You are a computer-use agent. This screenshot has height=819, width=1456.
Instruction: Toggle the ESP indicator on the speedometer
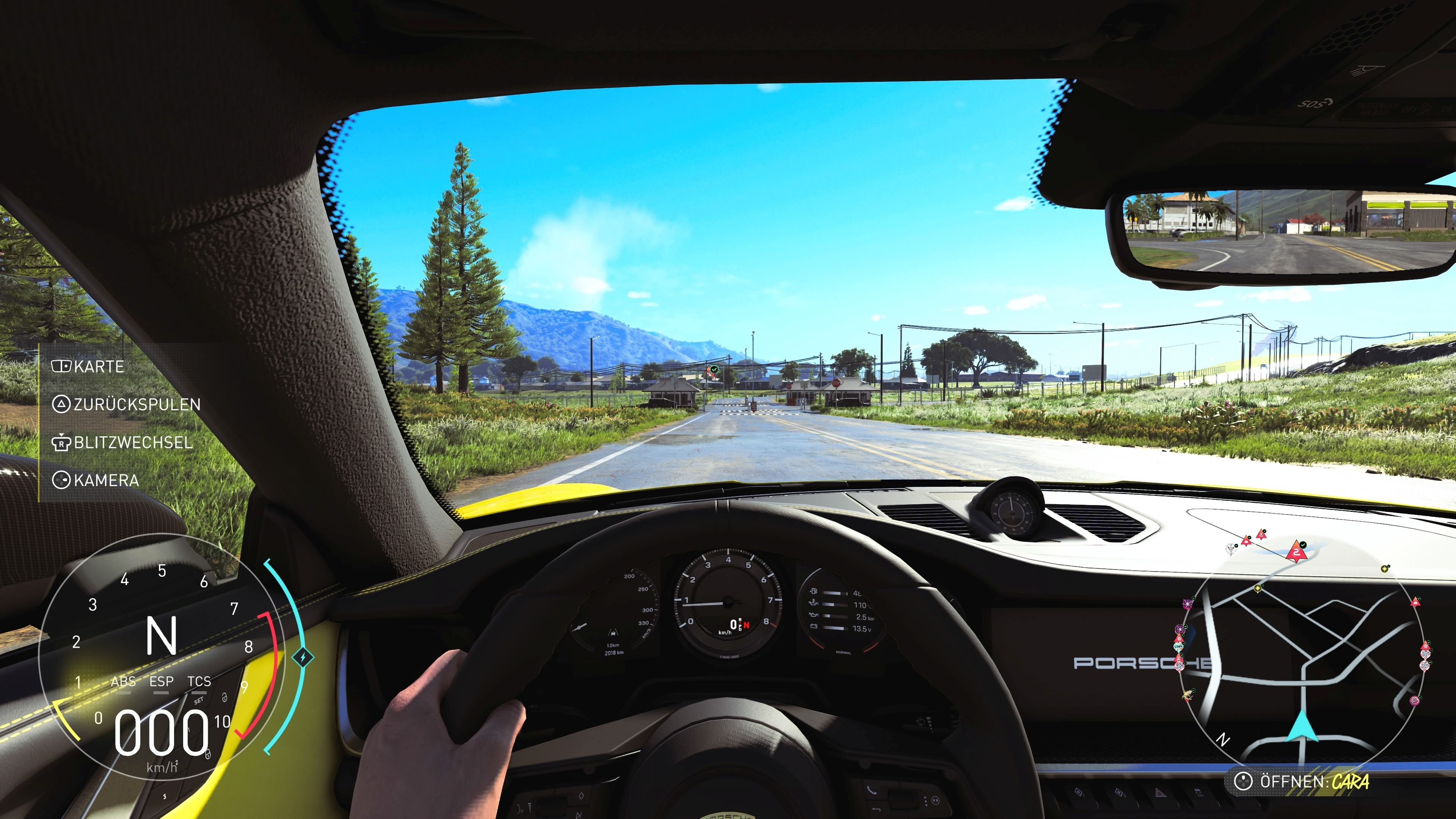click(162, 682)
